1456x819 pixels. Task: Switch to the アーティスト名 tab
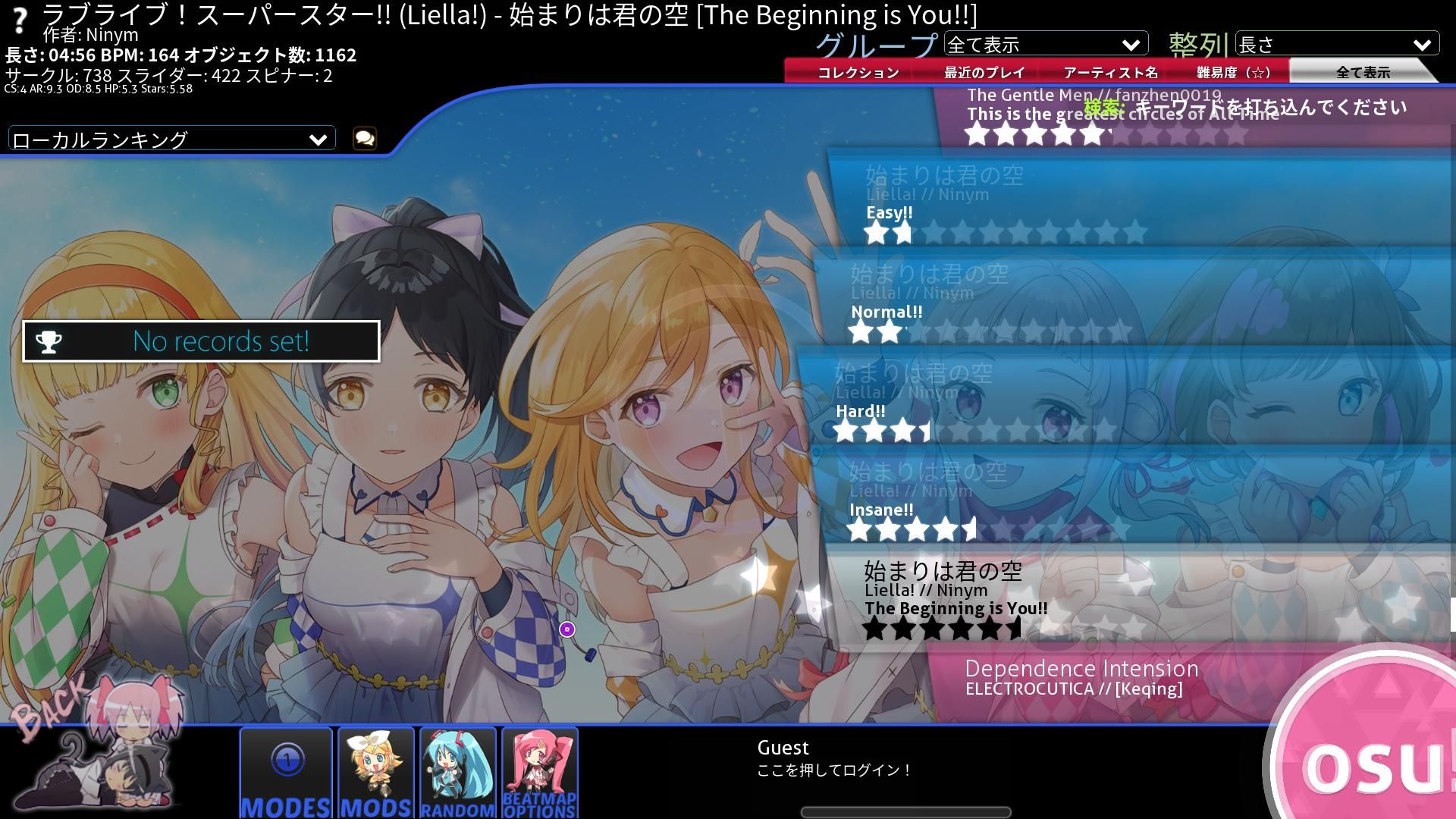pyautogui.click(x=1110, y=73)
